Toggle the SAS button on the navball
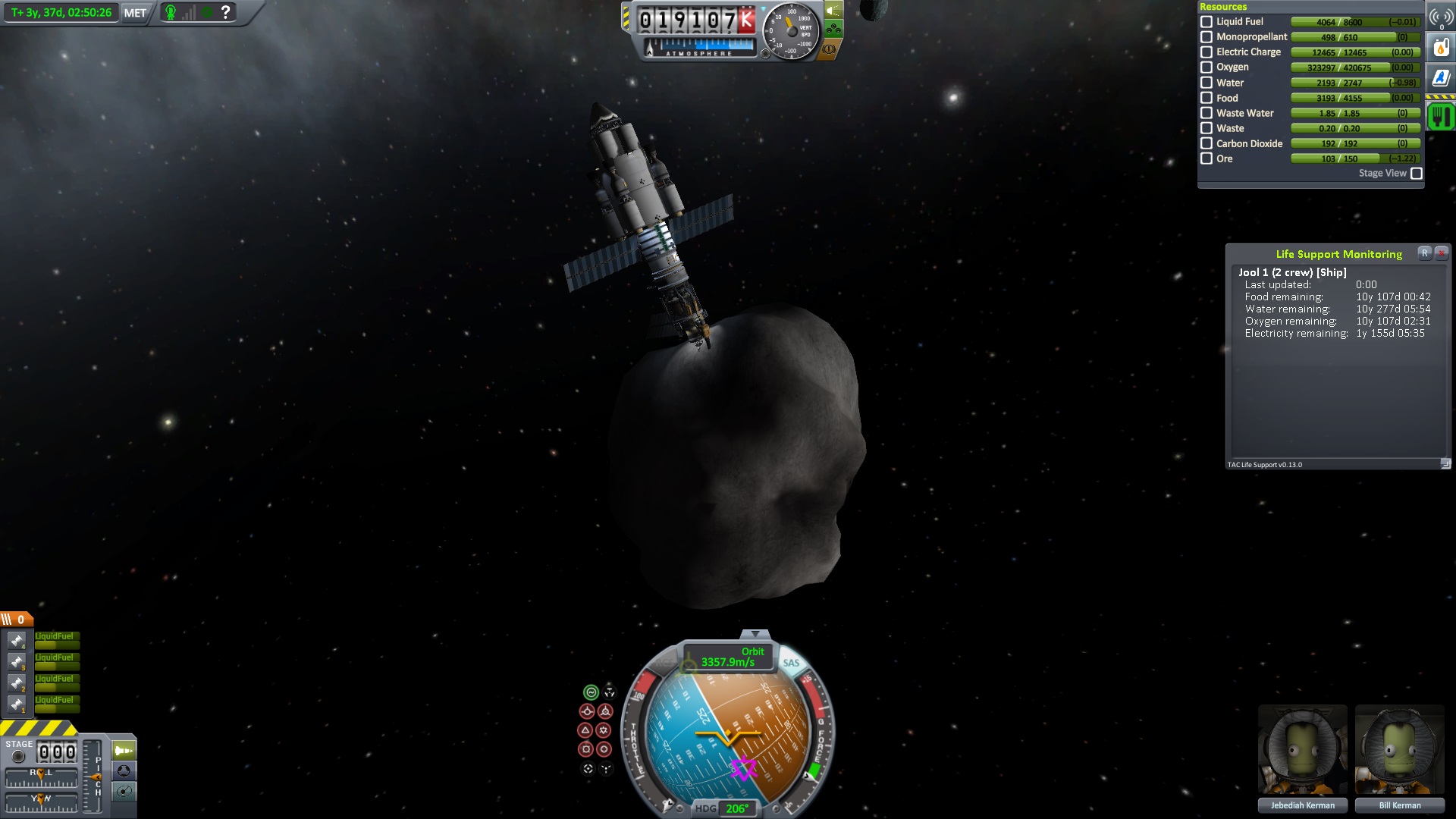 pyautogui.click(x=791, y=663)
